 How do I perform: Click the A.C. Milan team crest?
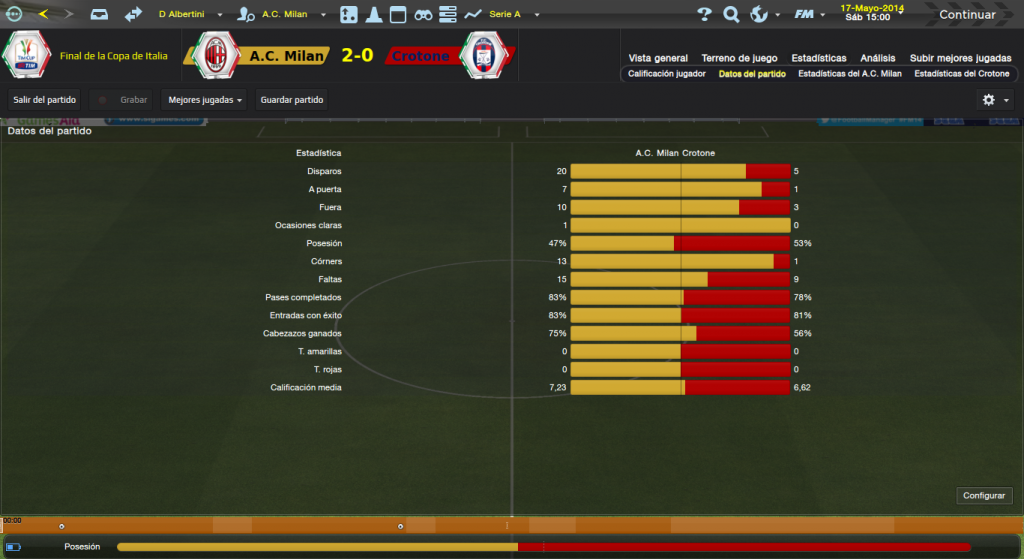point(214,56)
